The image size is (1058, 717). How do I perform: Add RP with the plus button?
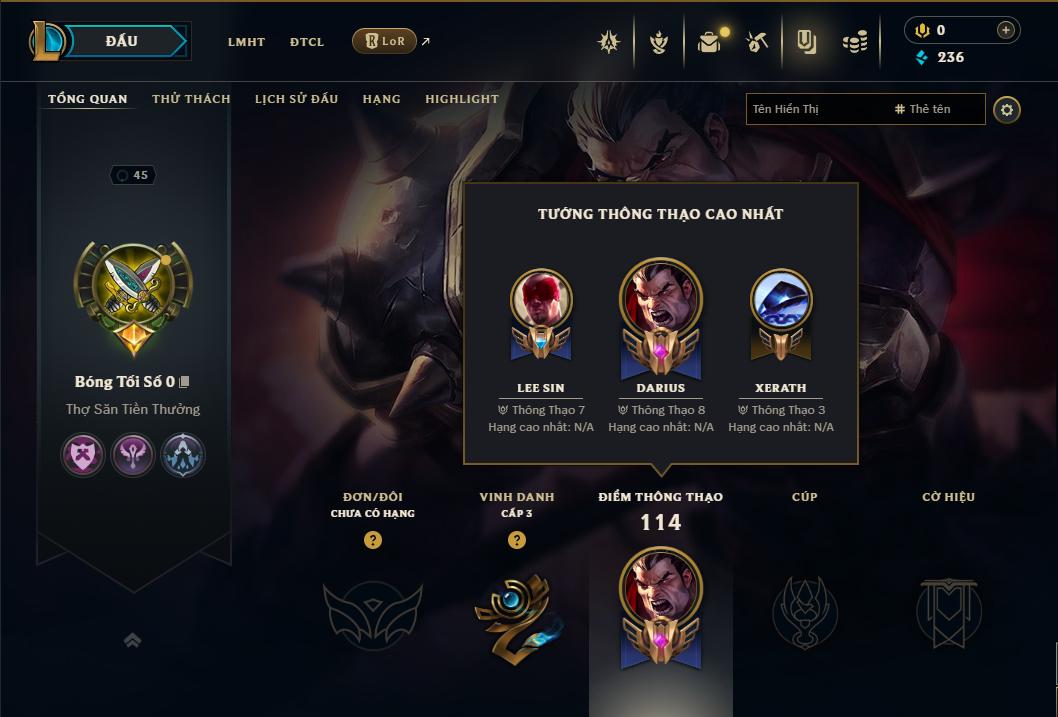click(x=1005, y=30)
